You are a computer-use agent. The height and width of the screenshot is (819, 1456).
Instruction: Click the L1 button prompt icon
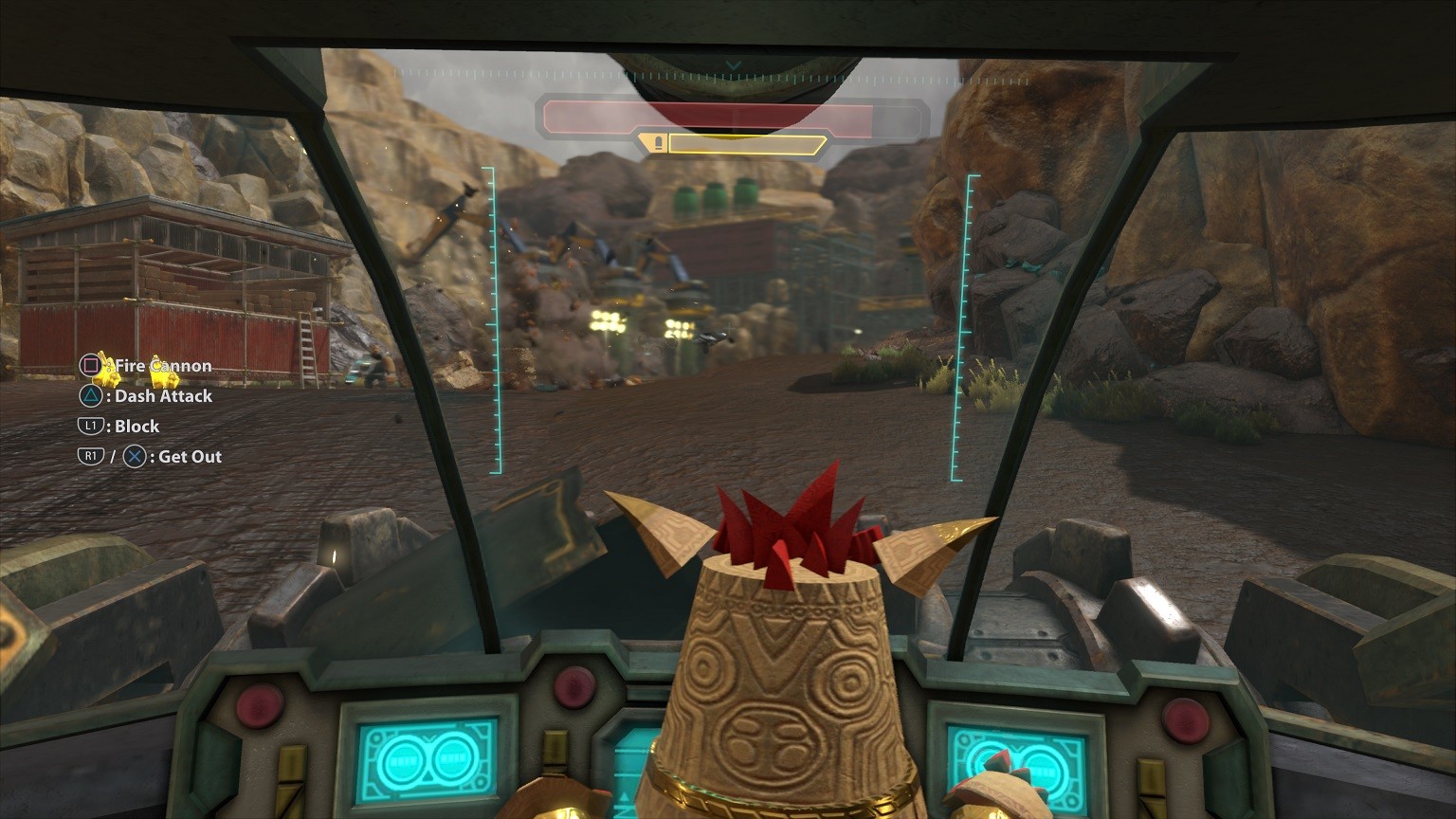click(91, 426)
